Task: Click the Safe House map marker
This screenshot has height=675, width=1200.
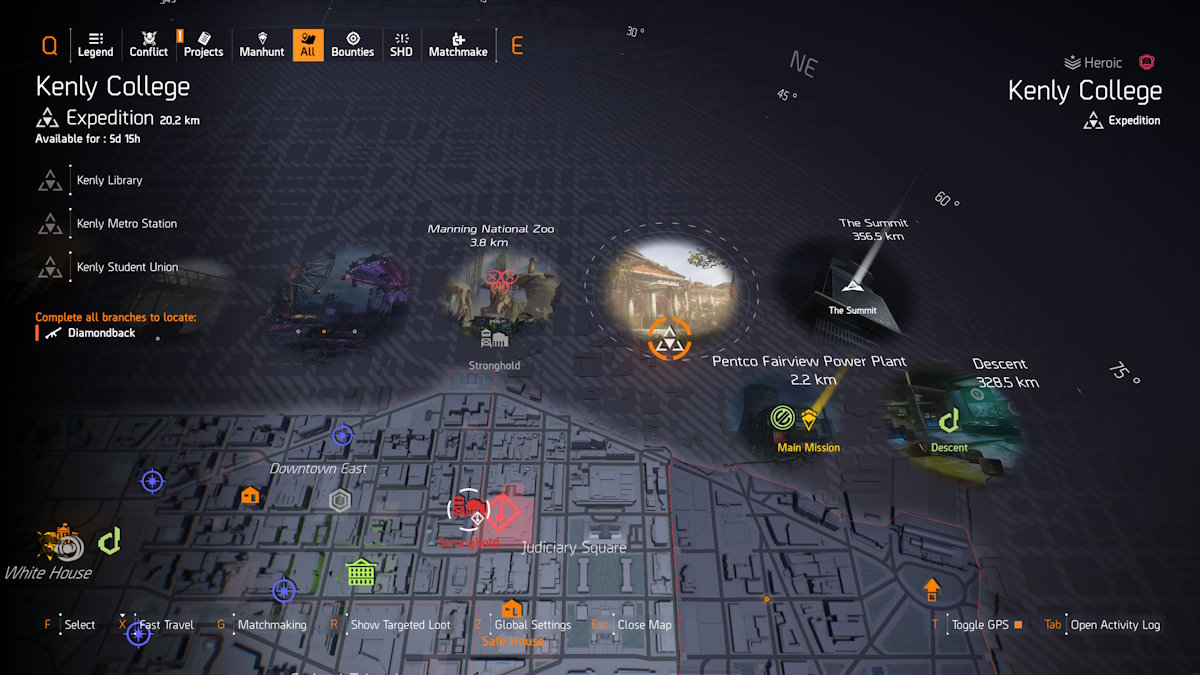Action: [511, 609]
